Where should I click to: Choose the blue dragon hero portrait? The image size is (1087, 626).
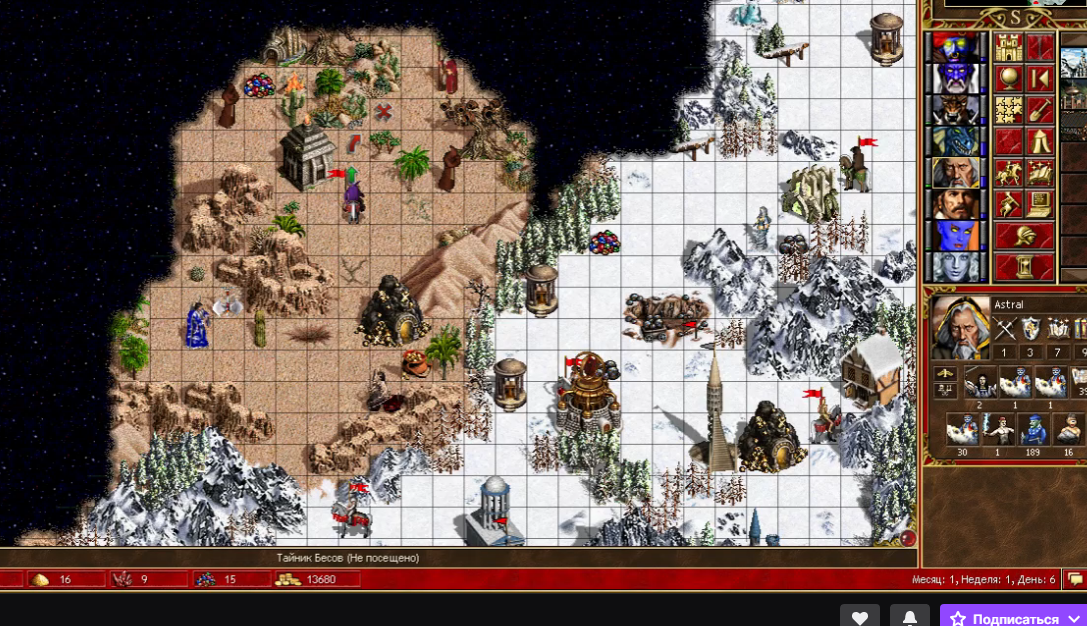click(955, 141)
